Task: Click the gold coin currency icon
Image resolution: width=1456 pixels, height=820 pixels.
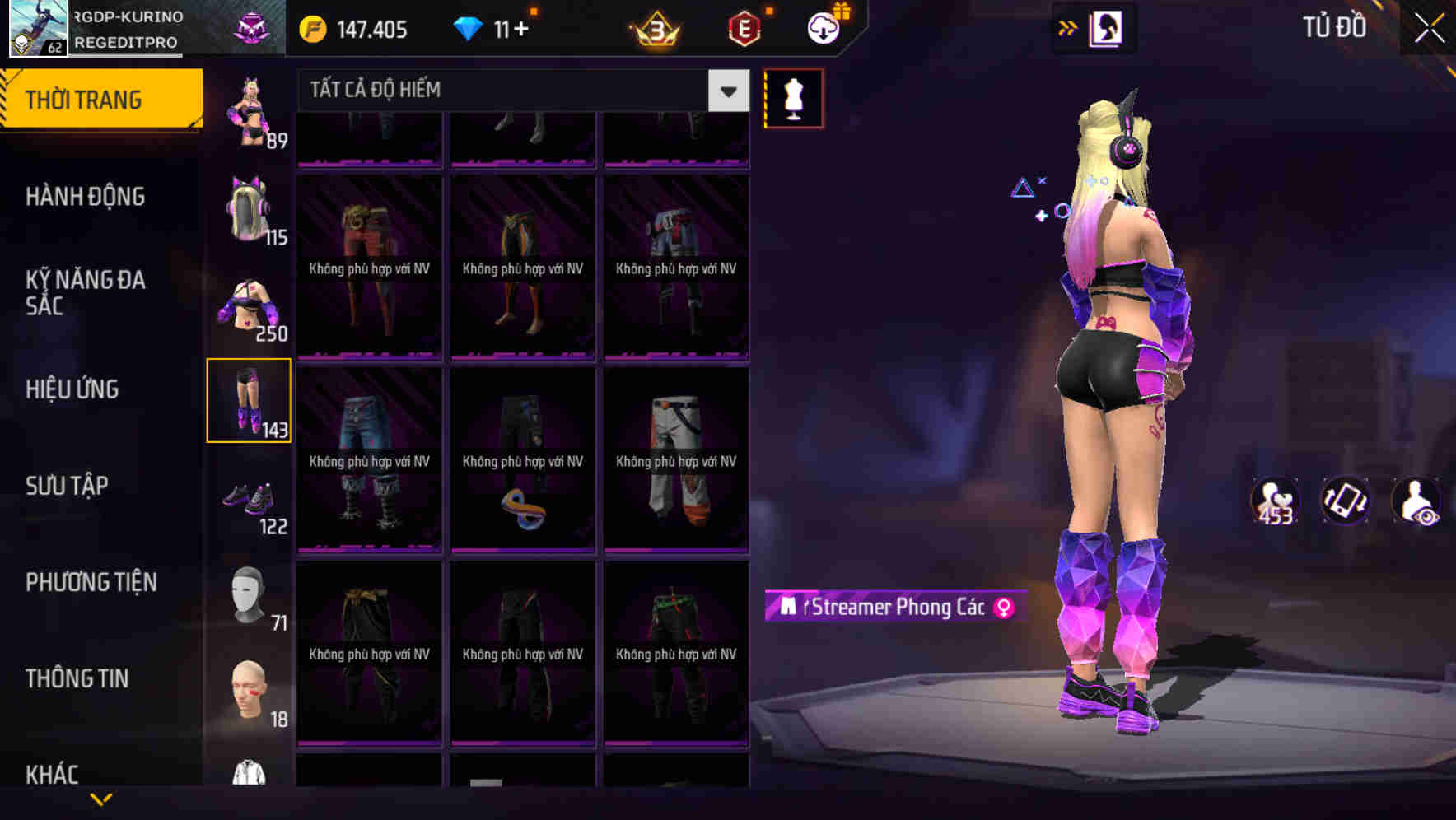Action: [311, 28]
